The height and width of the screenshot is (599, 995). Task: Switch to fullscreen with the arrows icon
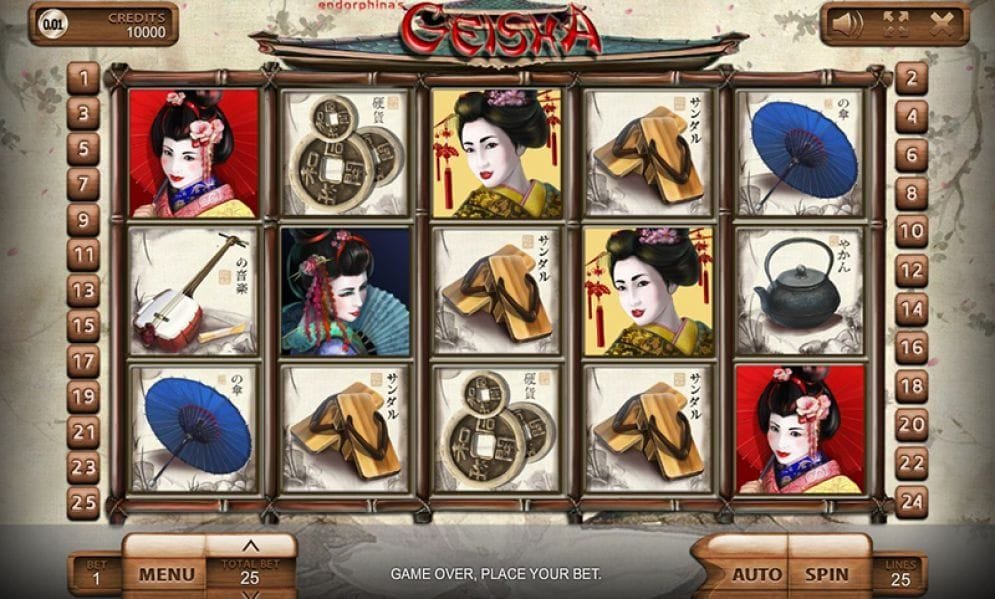(x=896, y=24)
